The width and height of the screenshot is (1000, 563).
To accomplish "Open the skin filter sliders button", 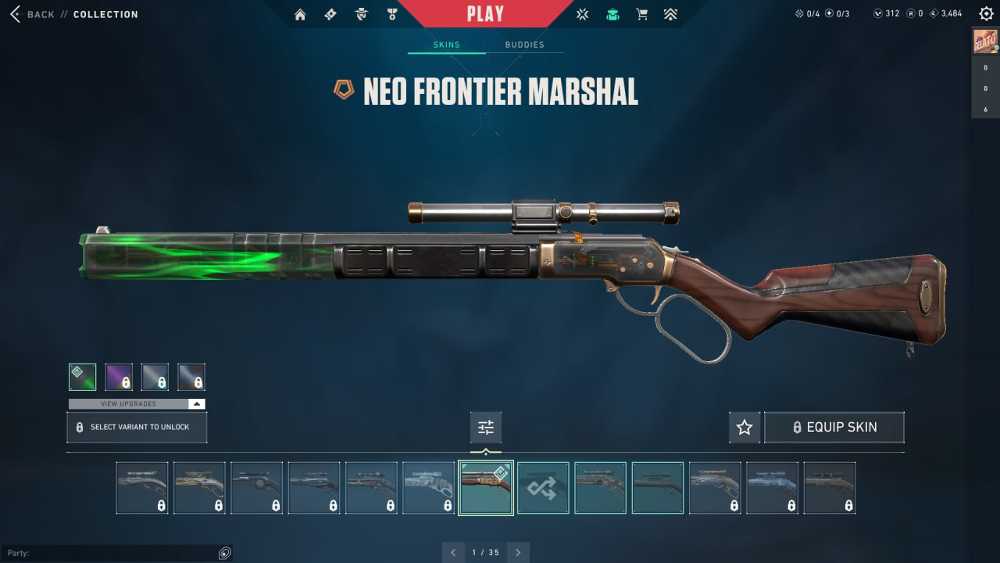I will point(486,427).
